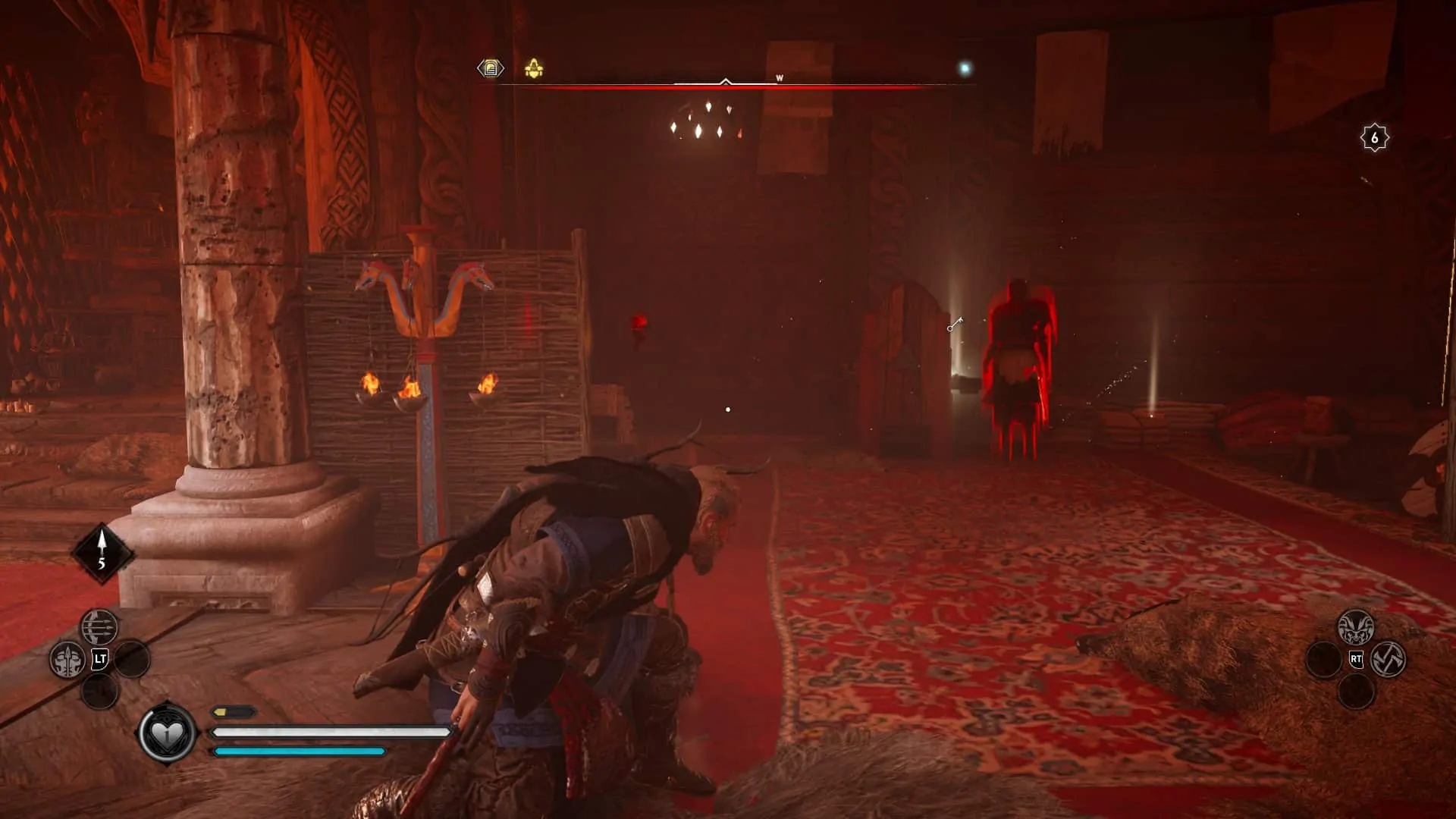The image size is (1456, 819).
Task: Click the bear-face ability icon above the RT prompt
Action: (x=1357, y=626)
